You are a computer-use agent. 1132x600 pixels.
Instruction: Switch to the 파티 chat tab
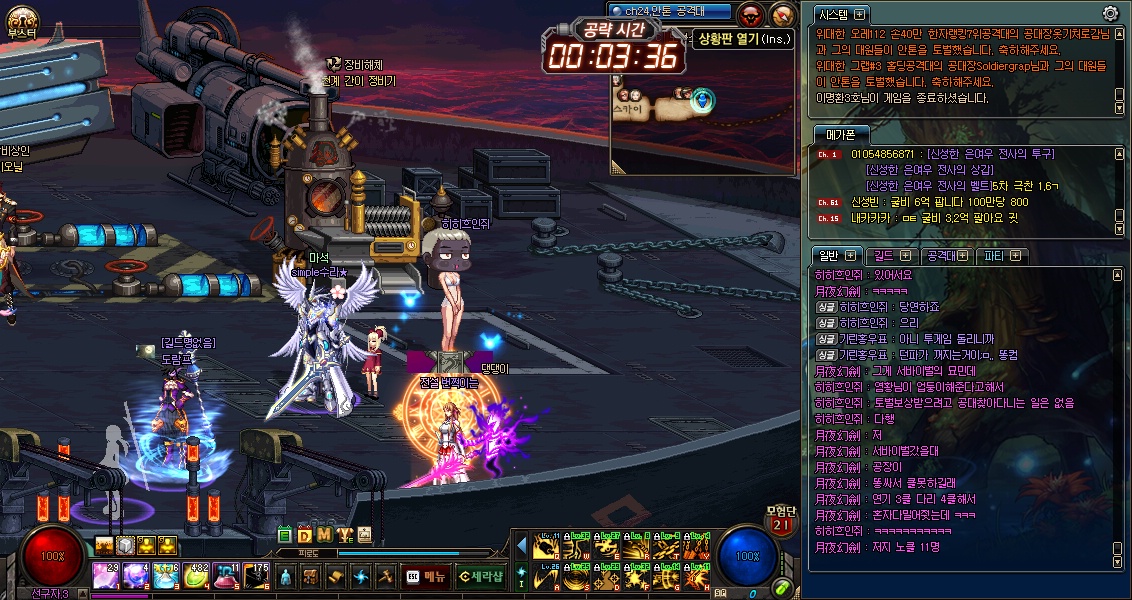point(1001,256)
